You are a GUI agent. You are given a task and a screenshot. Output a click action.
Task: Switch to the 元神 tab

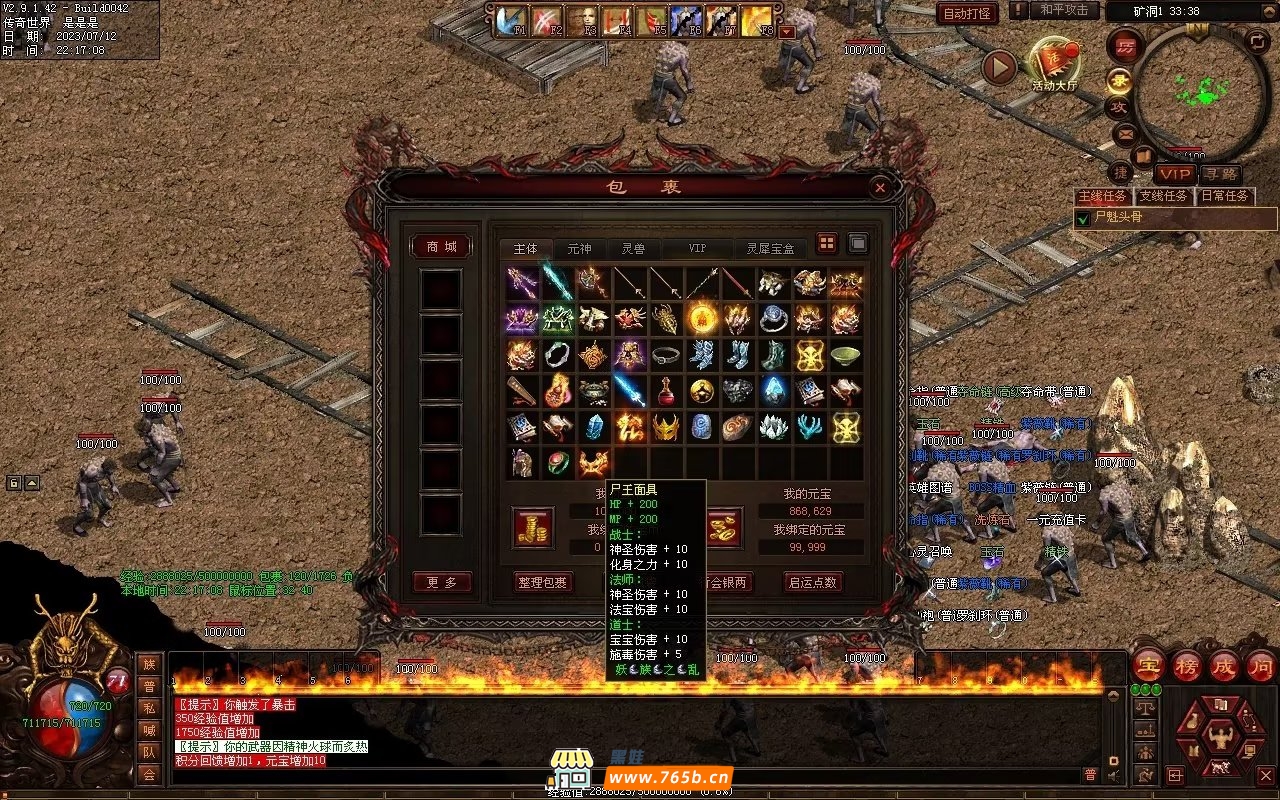pyautogui.click(x=579, y=249)
